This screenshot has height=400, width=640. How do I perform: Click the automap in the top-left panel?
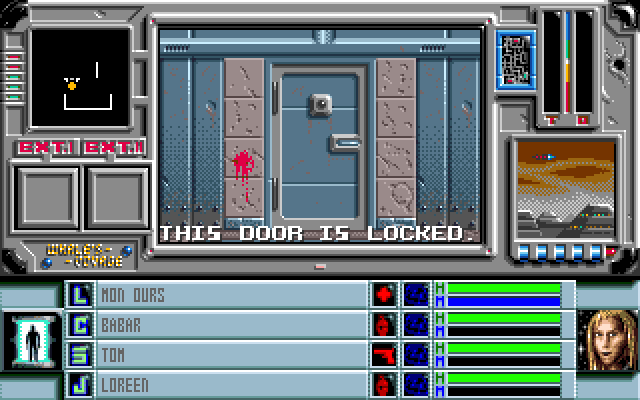(80, 77)
